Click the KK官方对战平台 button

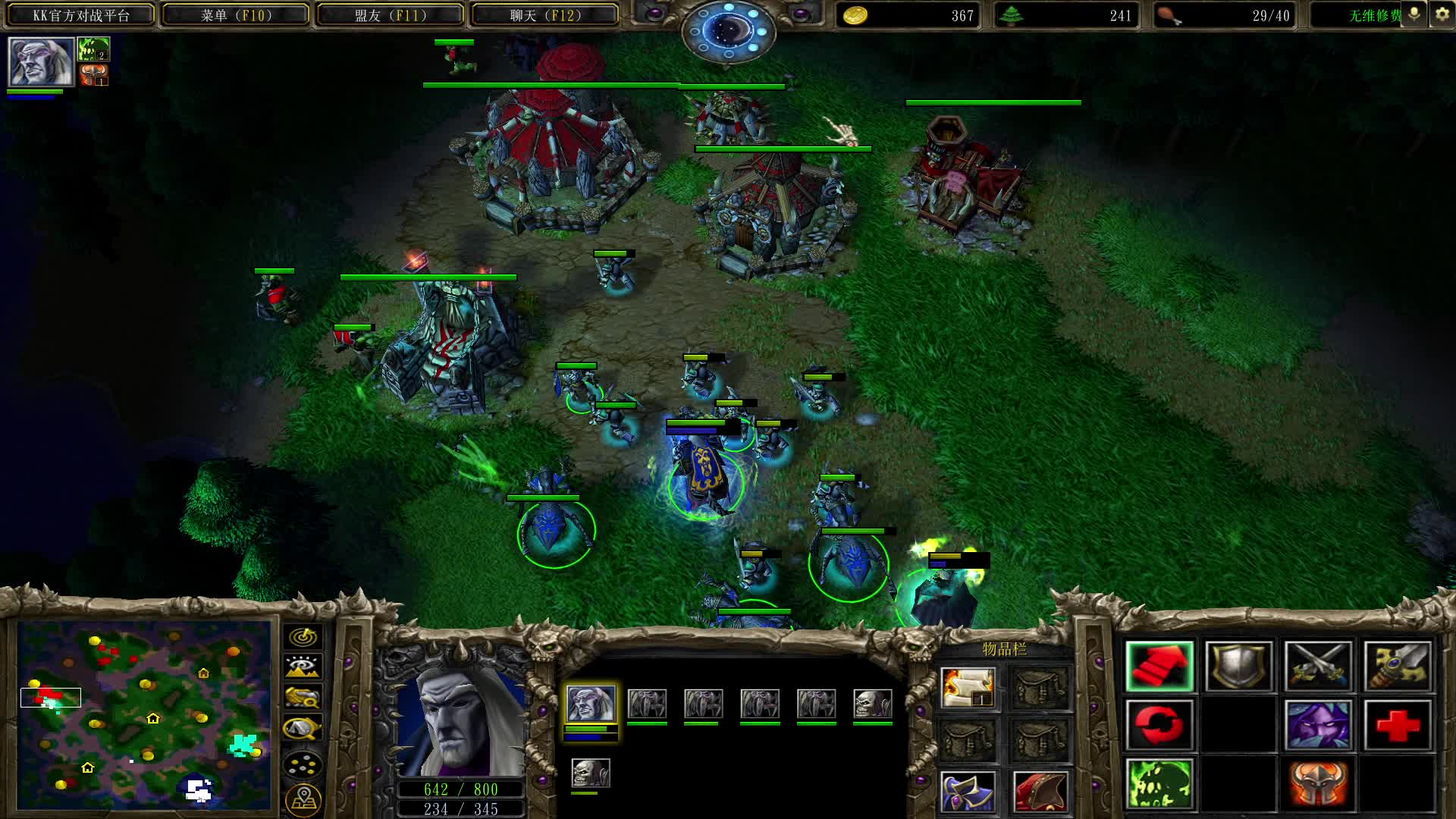pos(80,15)
